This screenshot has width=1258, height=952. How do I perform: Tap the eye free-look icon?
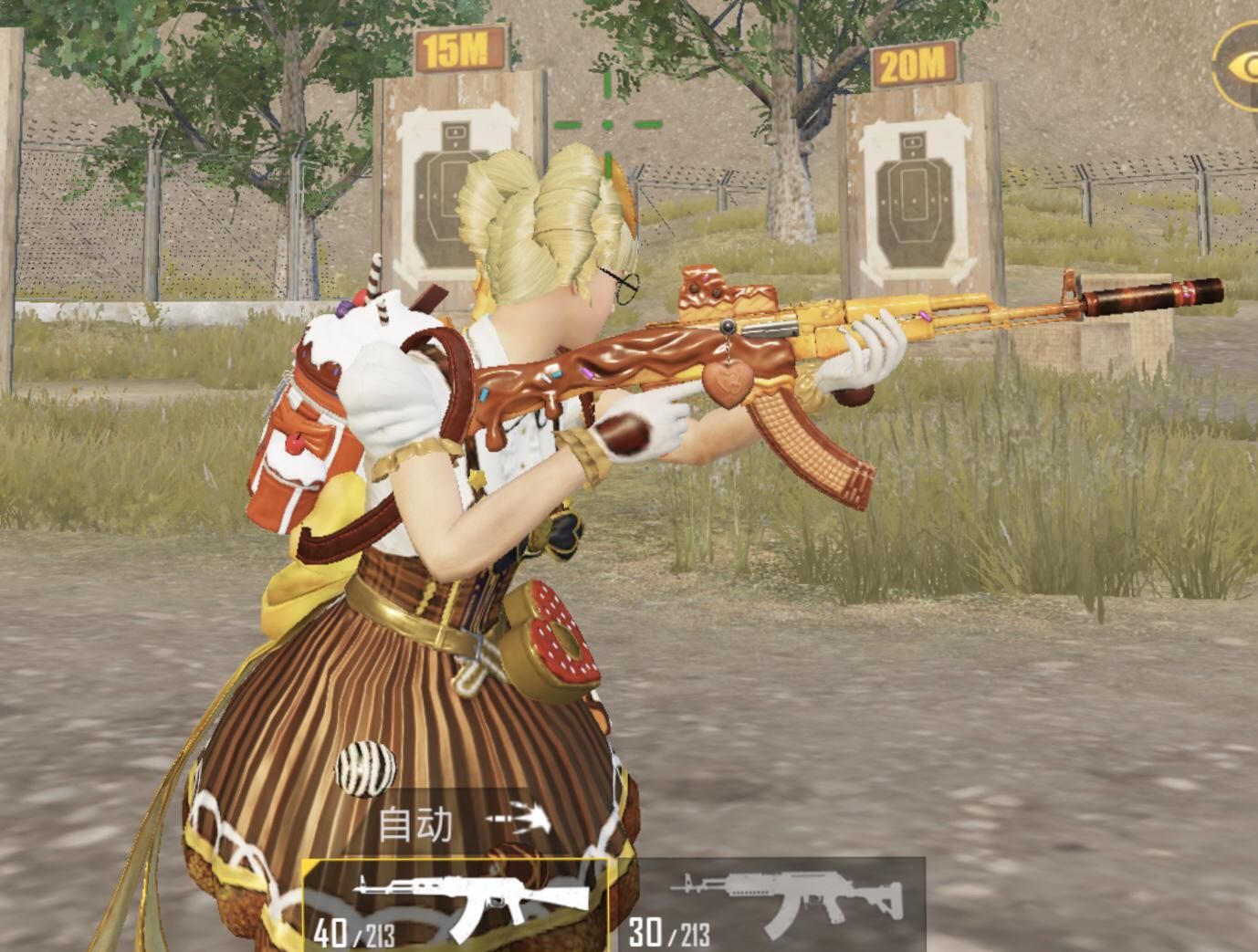tap(1240, 68)
